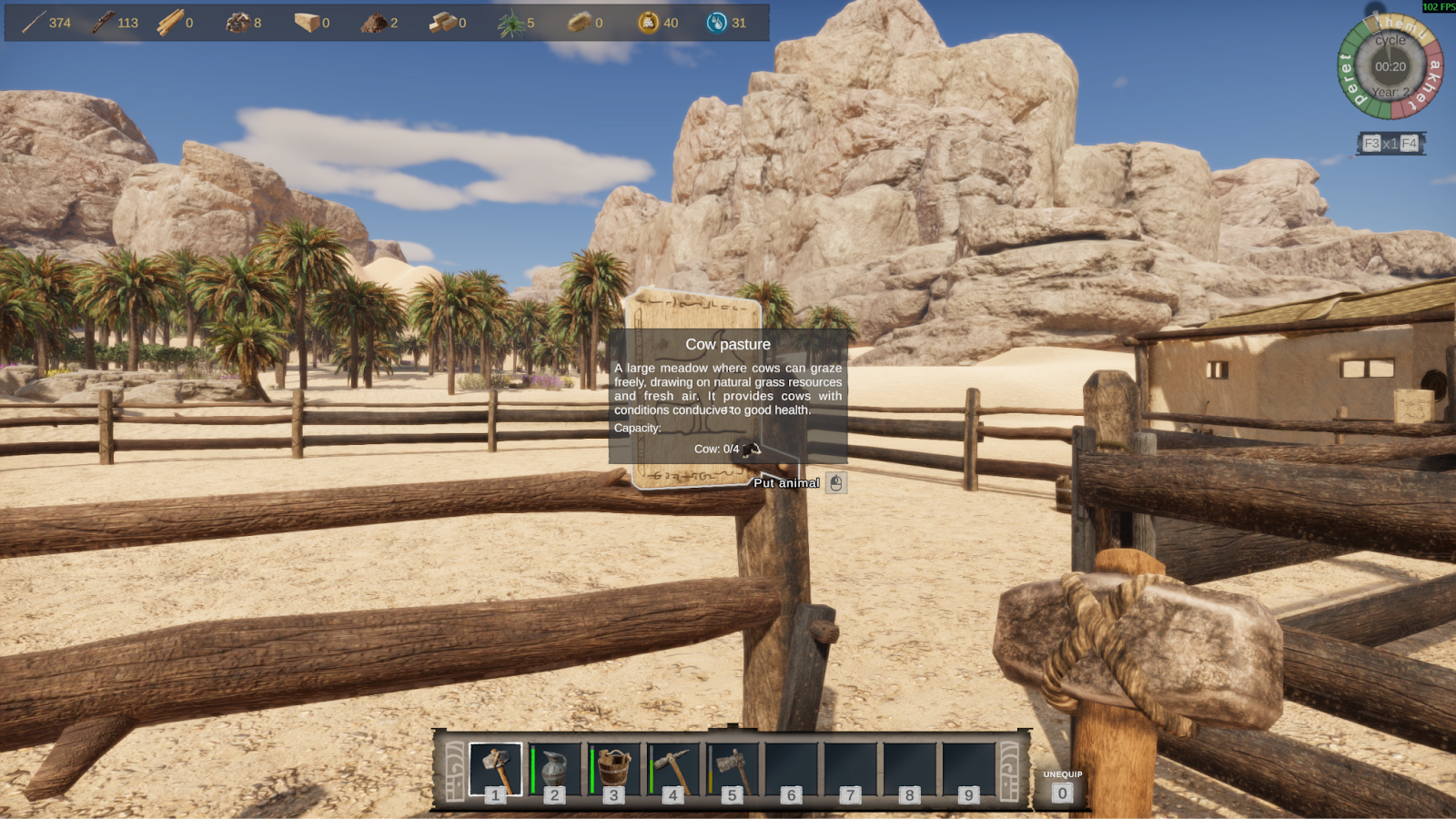Select the x1 speed indicator
Image resolution: width=1456 pixels, height=819 pixels.
pos(1392,144)
